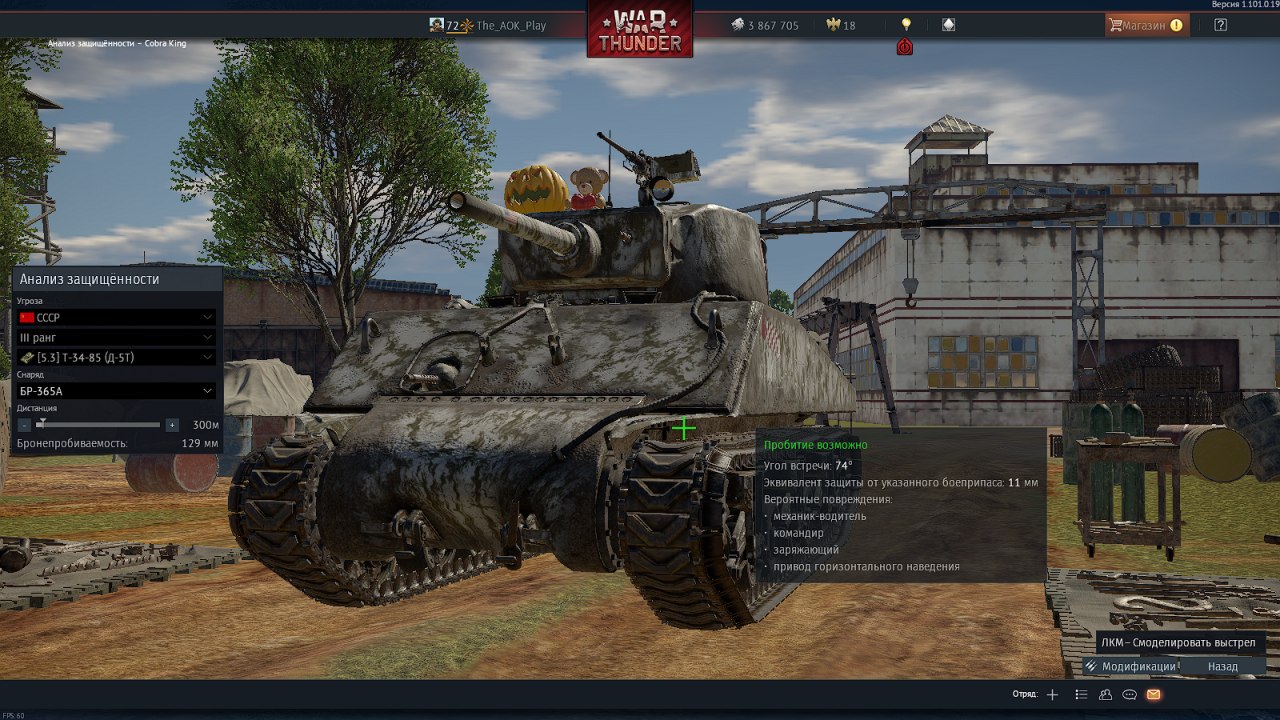Open The_AOK_Play player profile
The width and height of the screenshot is (1280, 720).
510,26
